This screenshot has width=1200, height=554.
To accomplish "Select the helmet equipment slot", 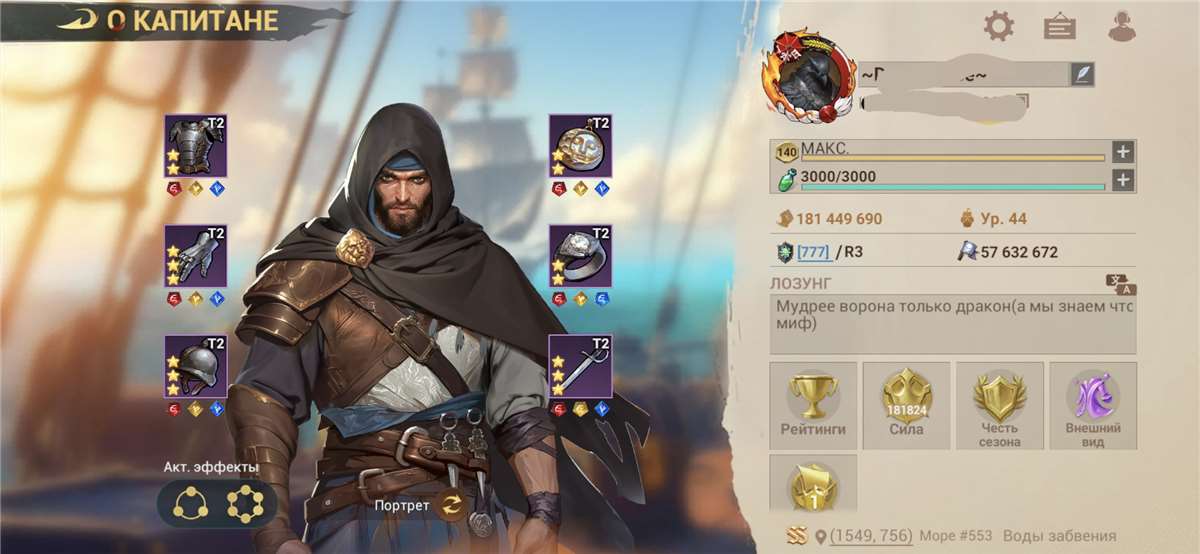I will (196, 366).
